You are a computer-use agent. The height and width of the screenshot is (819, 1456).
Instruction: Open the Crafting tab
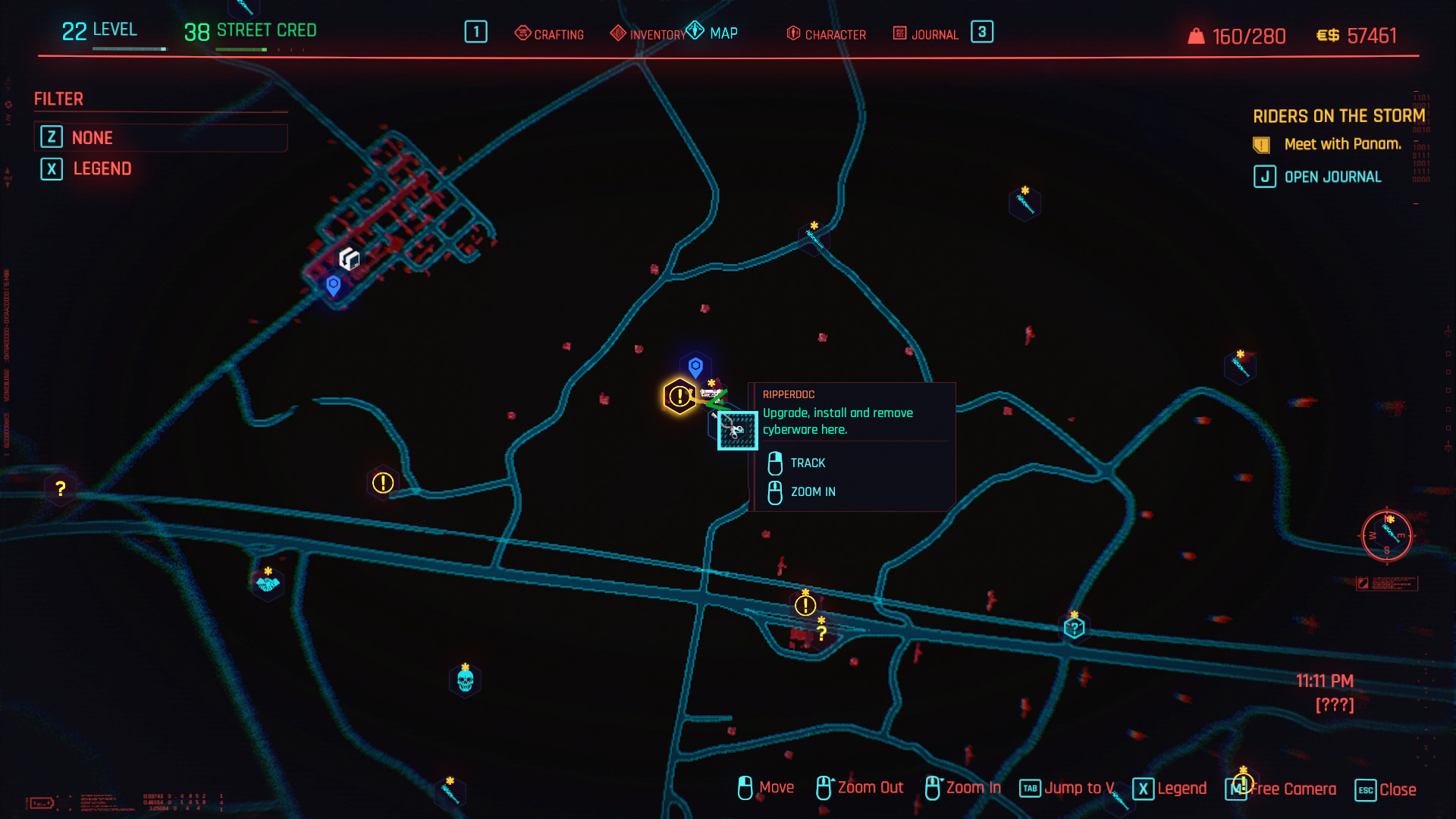click(550, 34)
